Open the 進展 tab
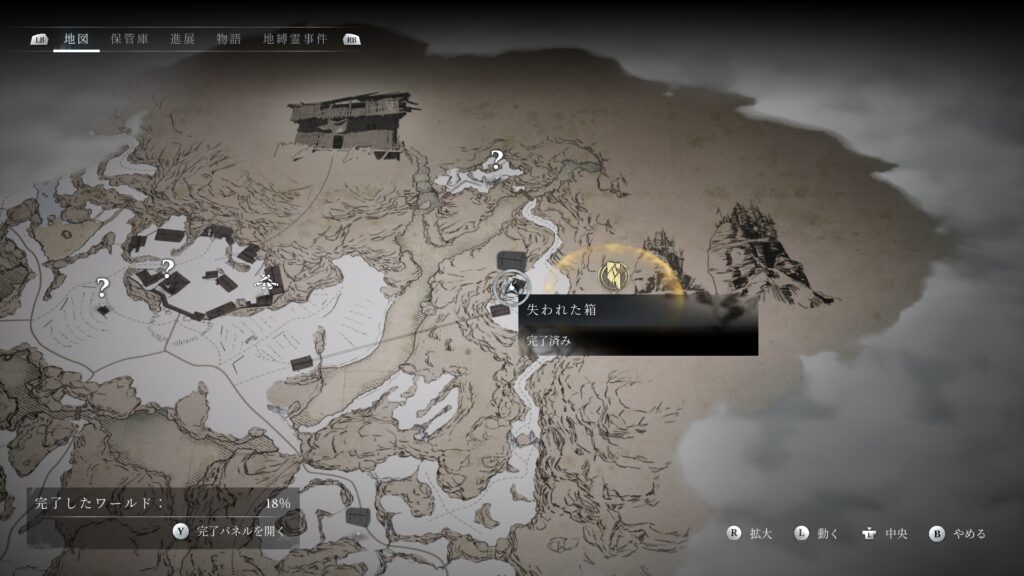1024x576 pixels. pyautogui.click(x=182, y=39)
